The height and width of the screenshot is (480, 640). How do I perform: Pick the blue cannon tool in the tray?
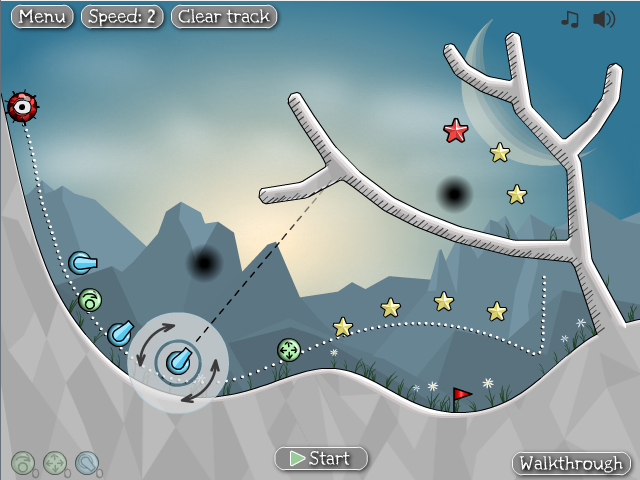coord(87,462)
